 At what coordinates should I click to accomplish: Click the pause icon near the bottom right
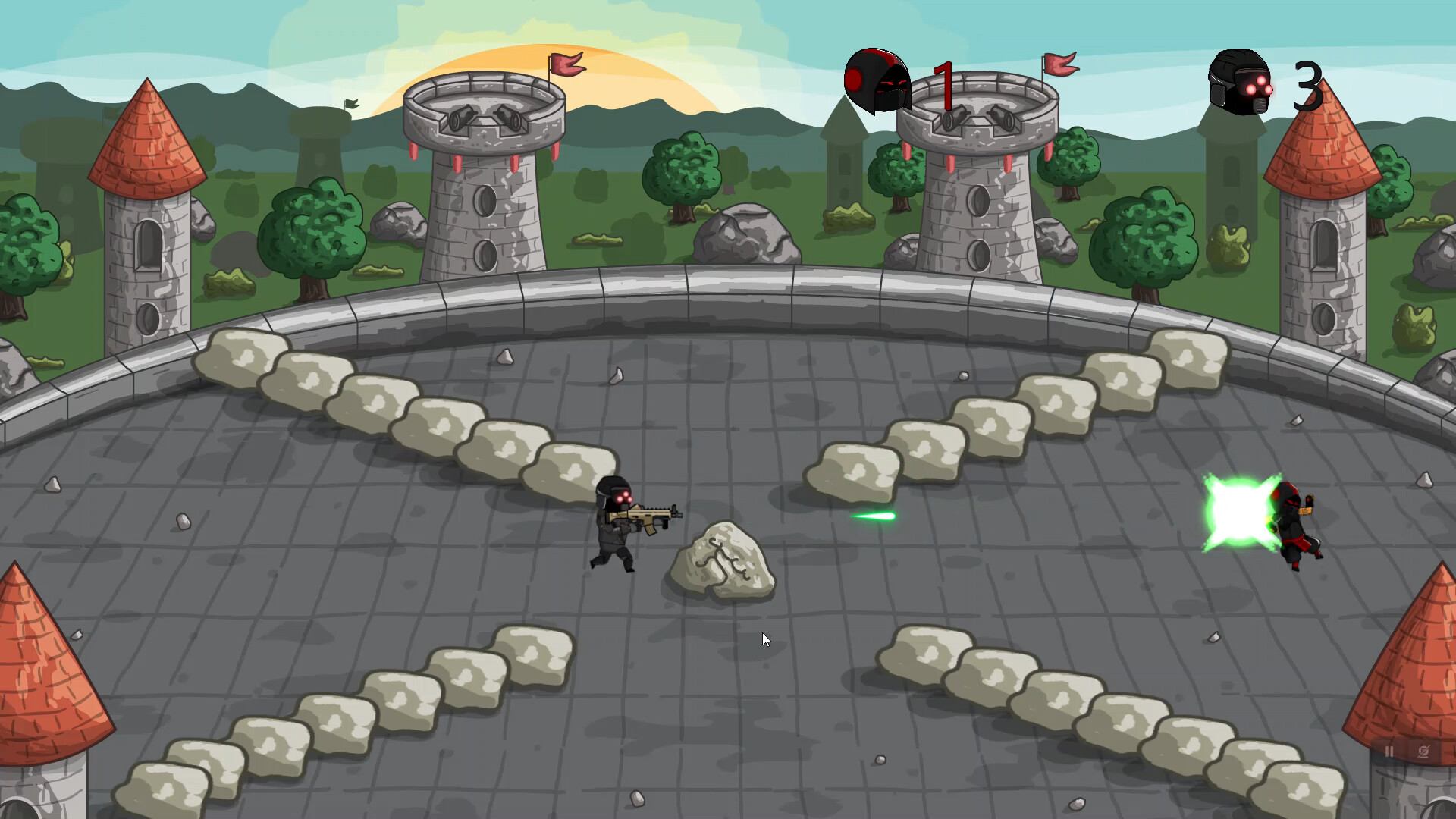[1389, 751]
